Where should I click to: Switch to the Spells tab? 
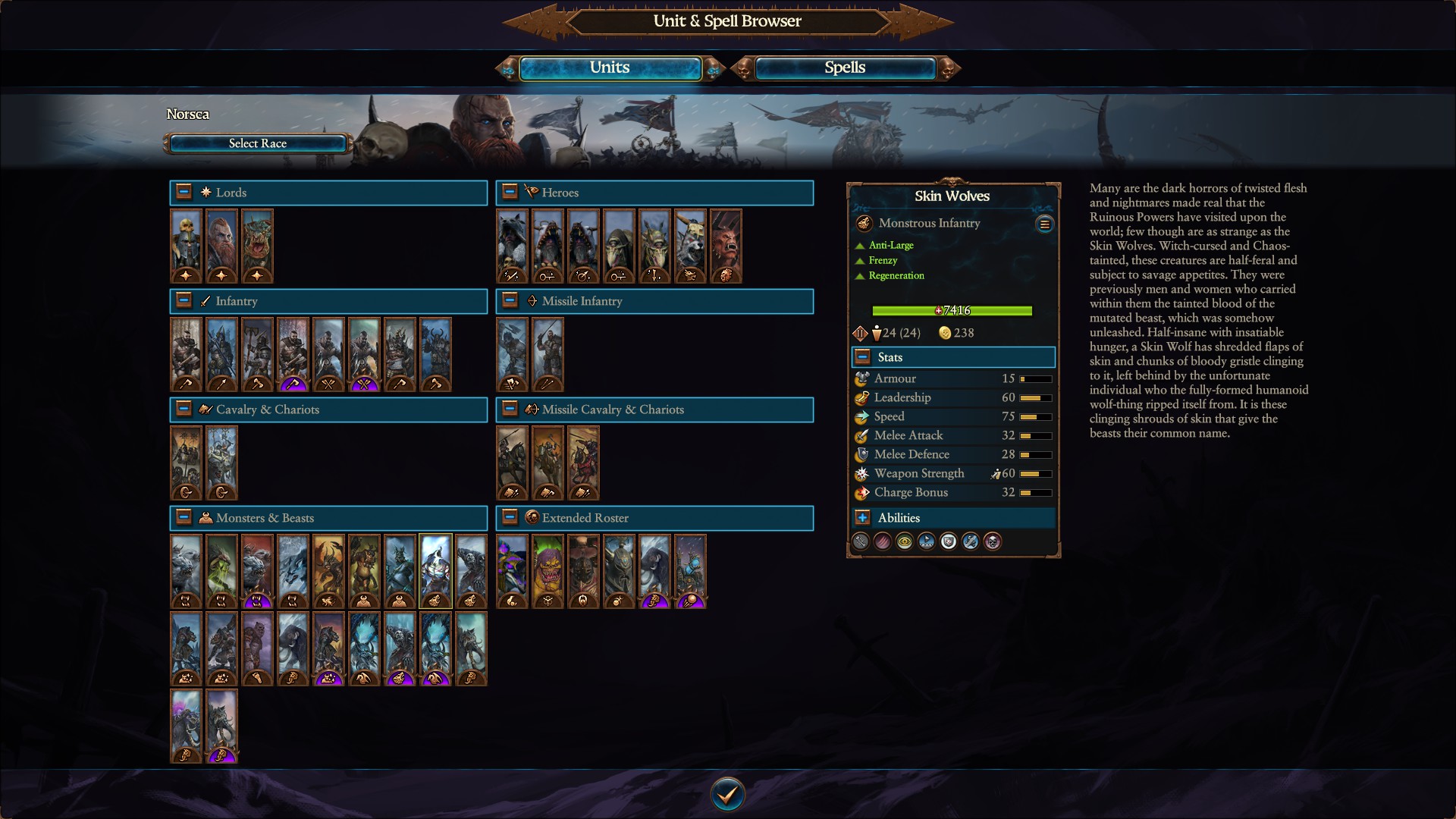pyautogui.click(x=843, y=67)
